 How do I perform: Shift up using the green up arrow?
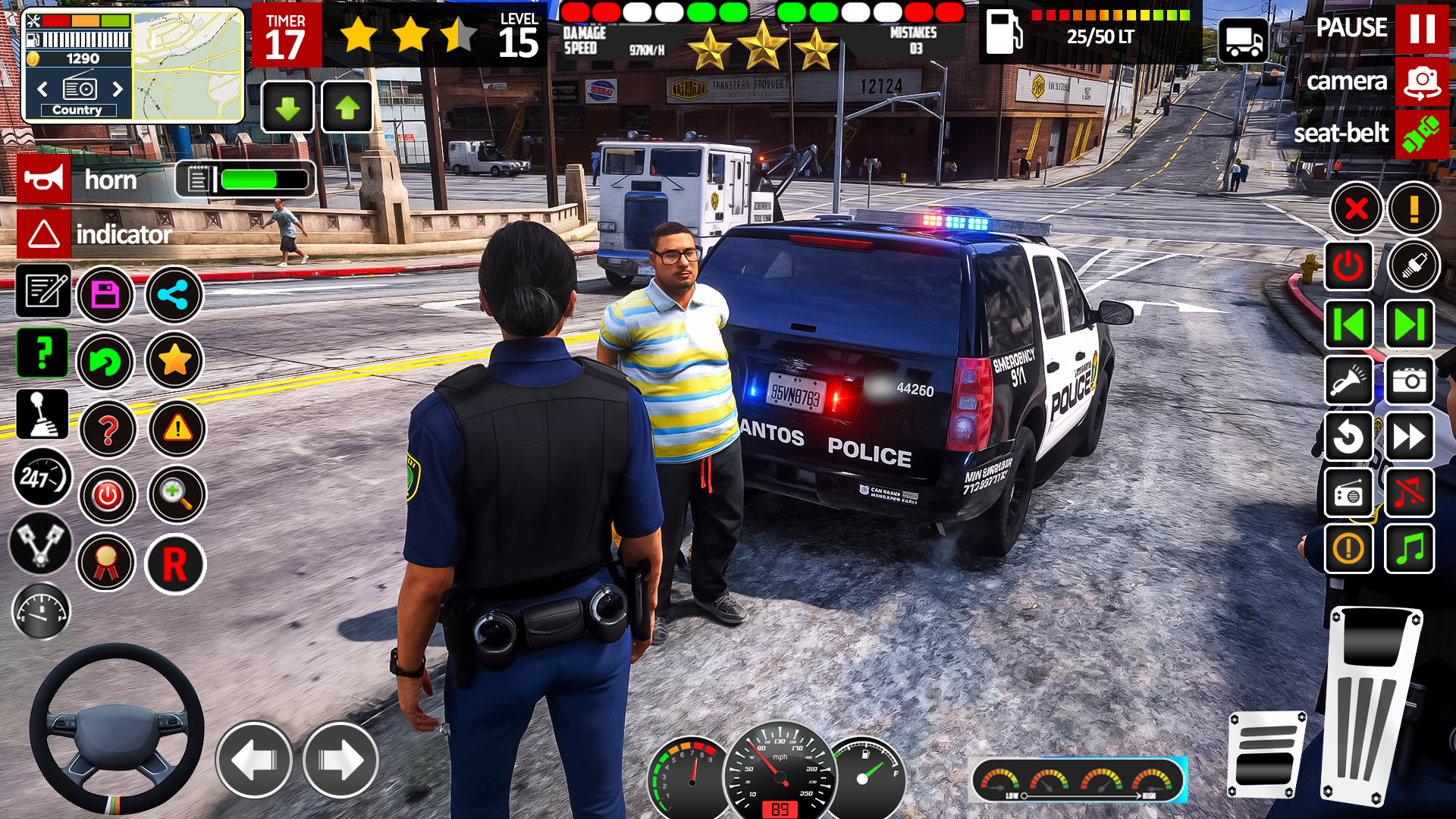tap(347, 108)
